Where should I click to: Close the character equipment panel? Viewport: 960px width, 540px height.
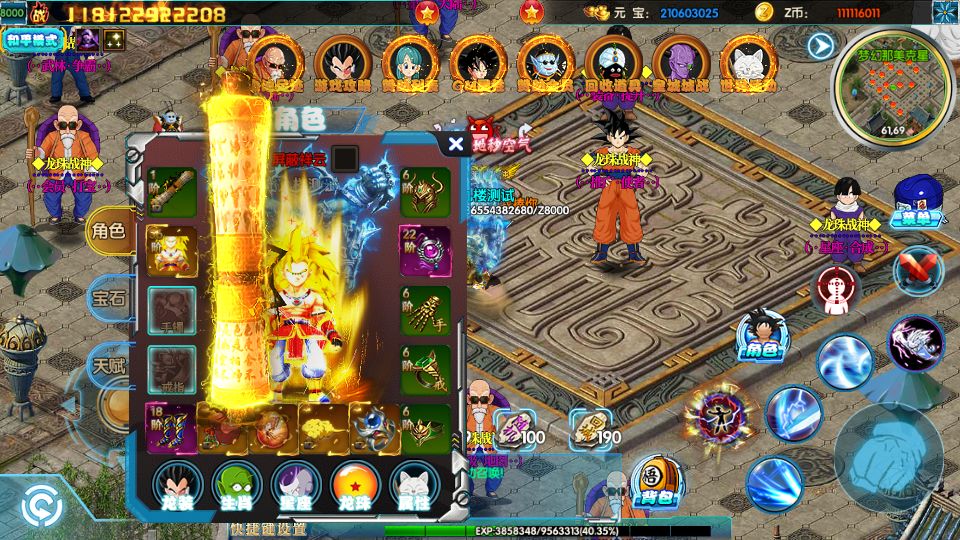[x=456, y=144]
